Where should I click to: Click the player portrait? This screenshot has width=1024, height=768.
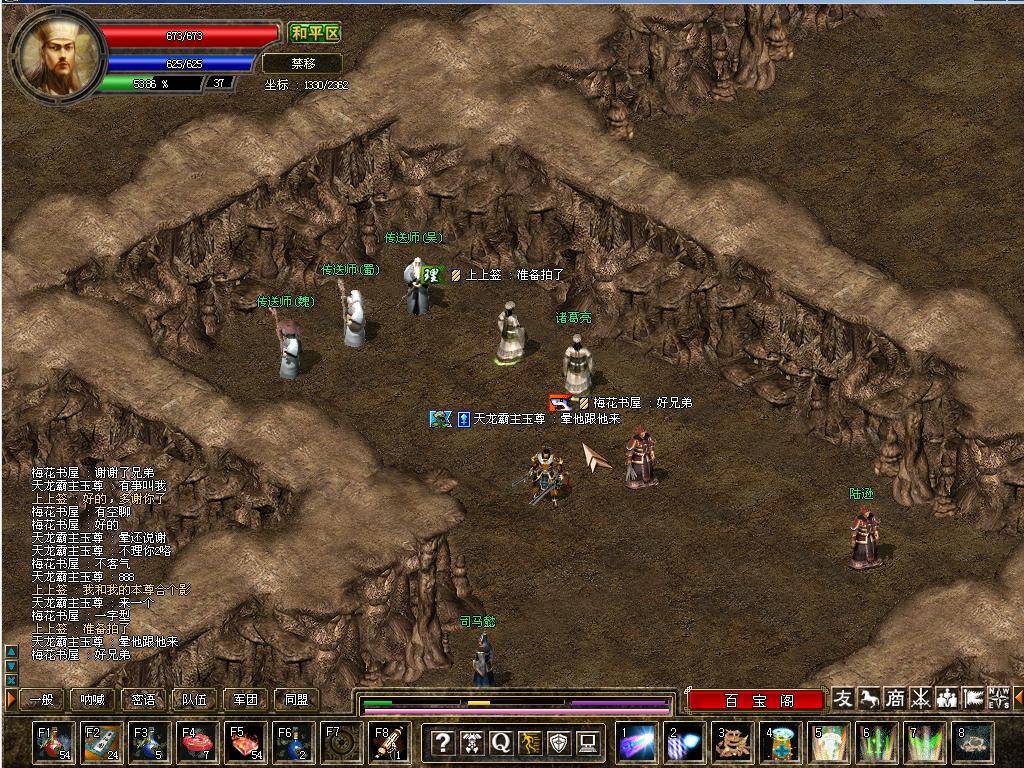pos(56,52)
